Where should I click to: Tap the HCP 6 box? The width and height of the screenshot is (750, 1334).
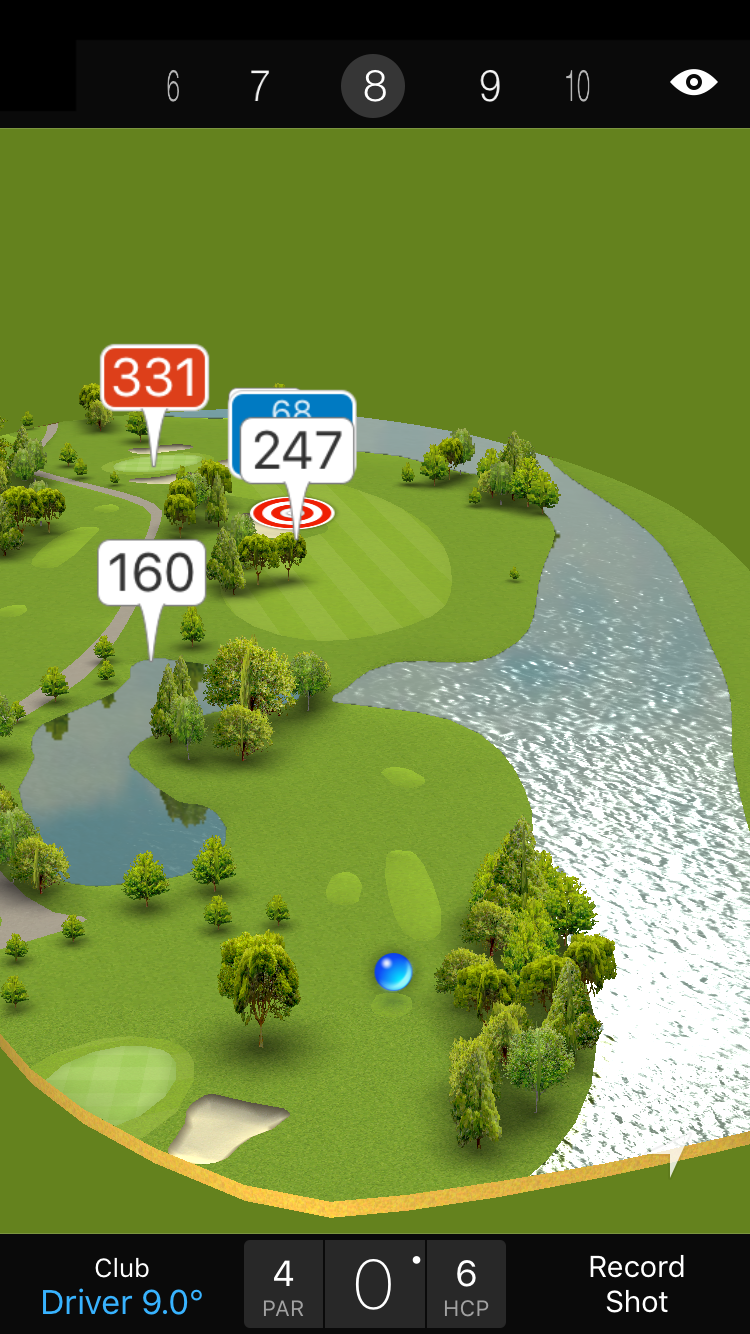[x=466, y=1285]
